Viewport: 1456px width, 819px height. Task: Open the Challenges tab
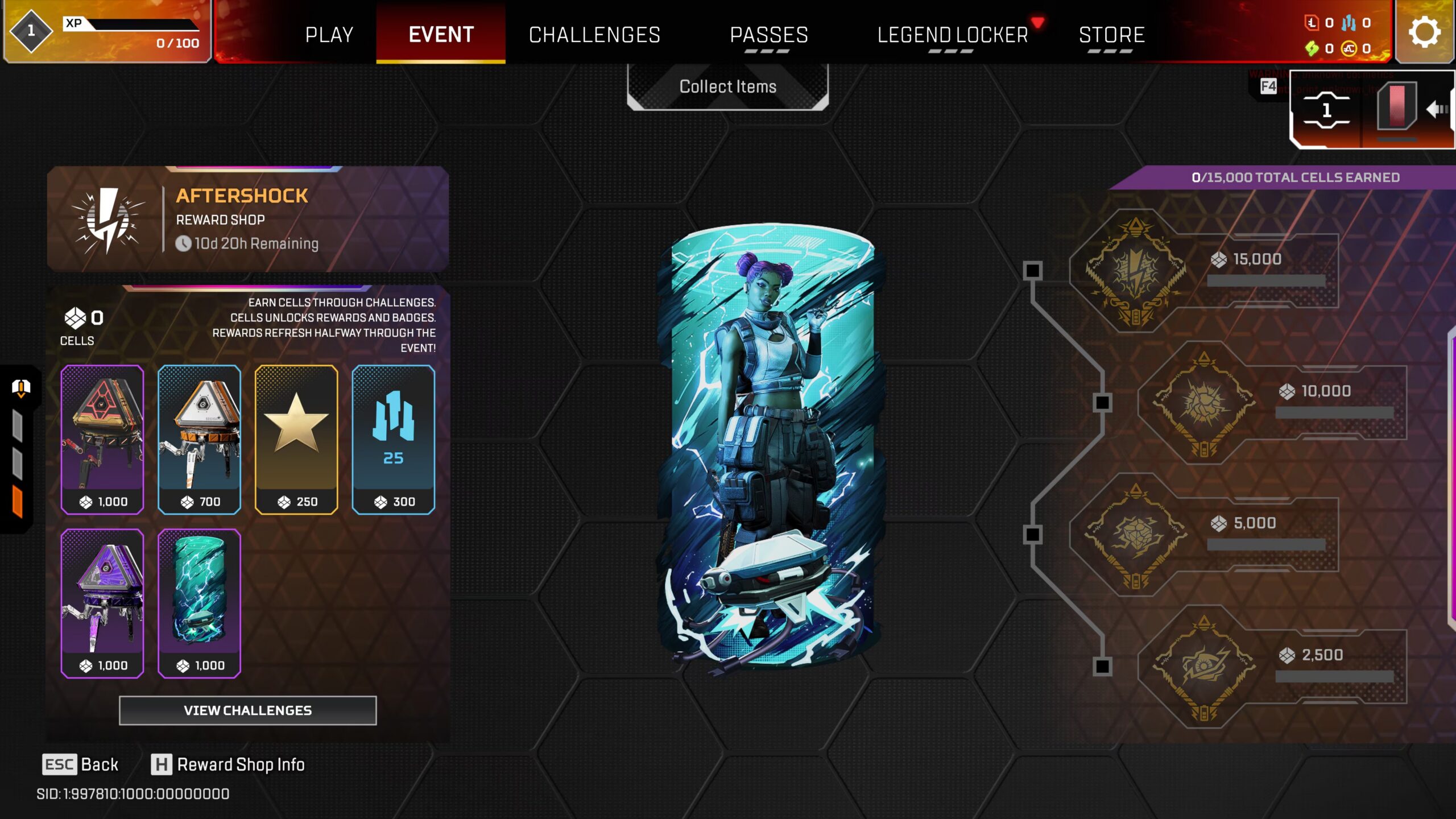coord(594,35)
